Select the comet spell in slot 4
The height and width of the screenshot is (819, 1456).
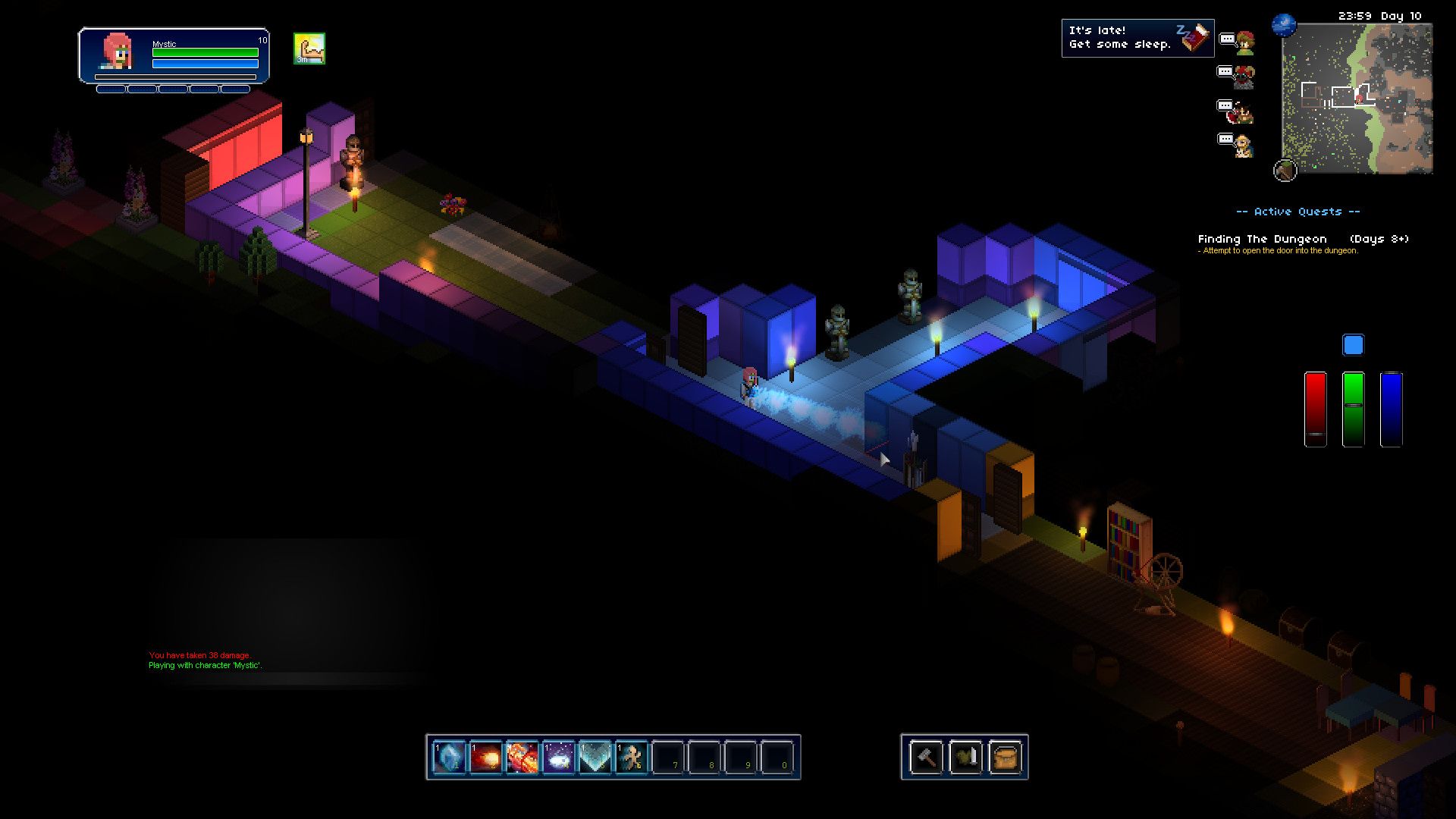558,757
